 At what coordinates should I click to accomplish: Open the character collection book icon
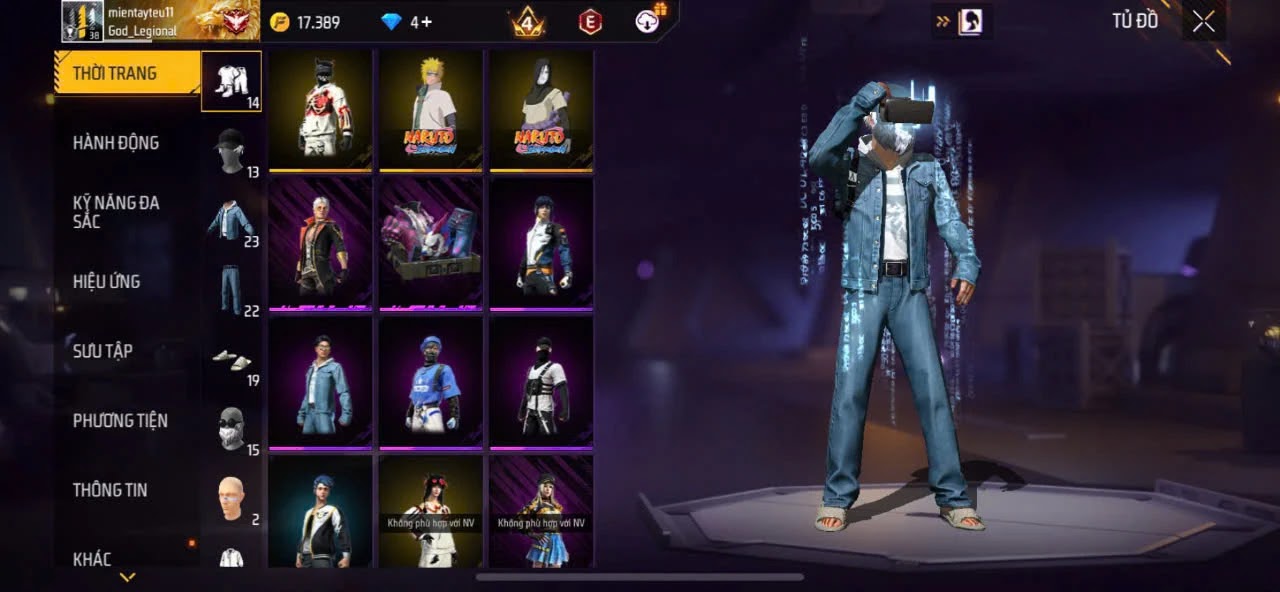(969, 22)
